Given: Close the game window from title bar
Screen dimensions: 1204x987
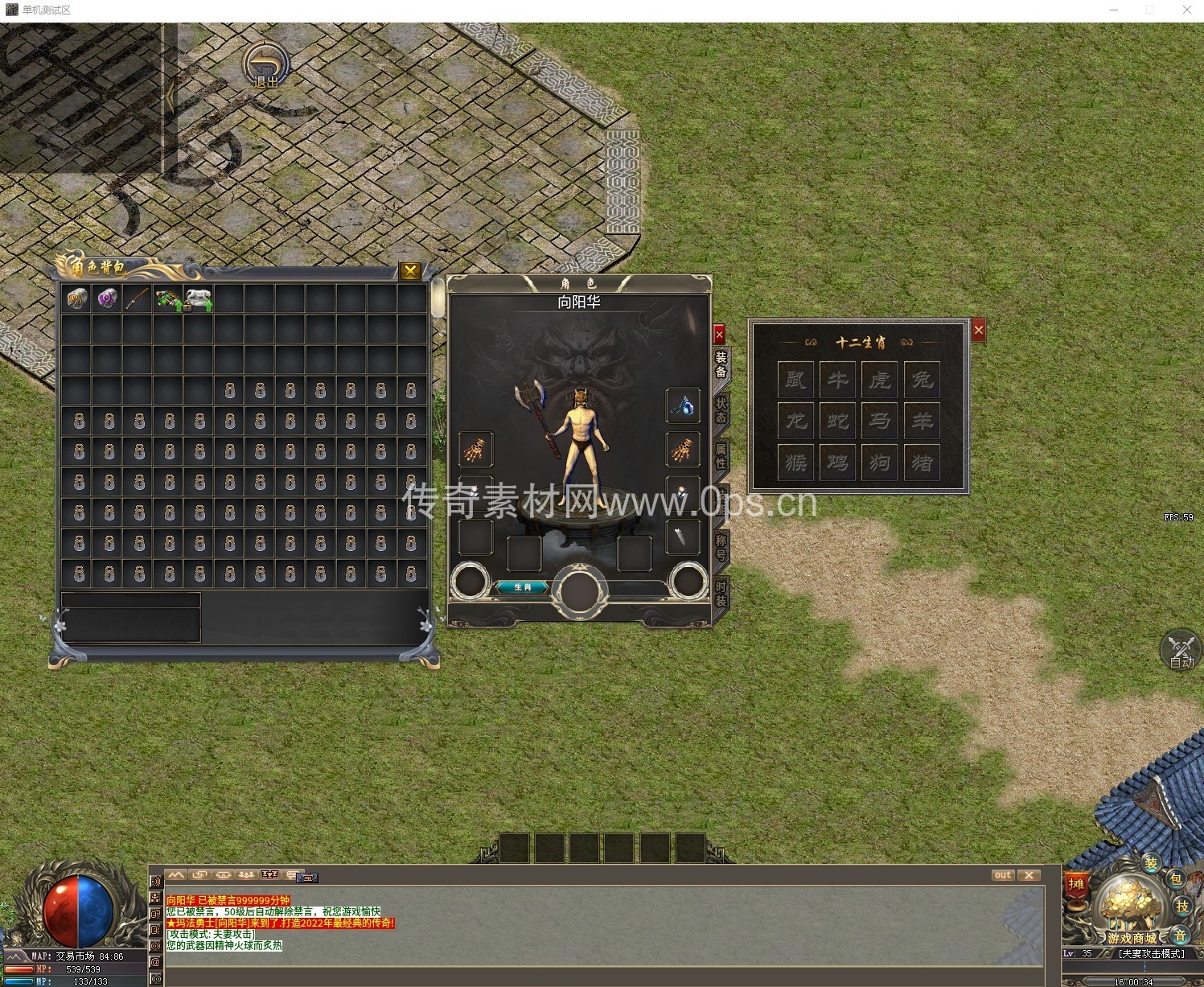Looking at the screenshot, I should (x=1186, y=10).
